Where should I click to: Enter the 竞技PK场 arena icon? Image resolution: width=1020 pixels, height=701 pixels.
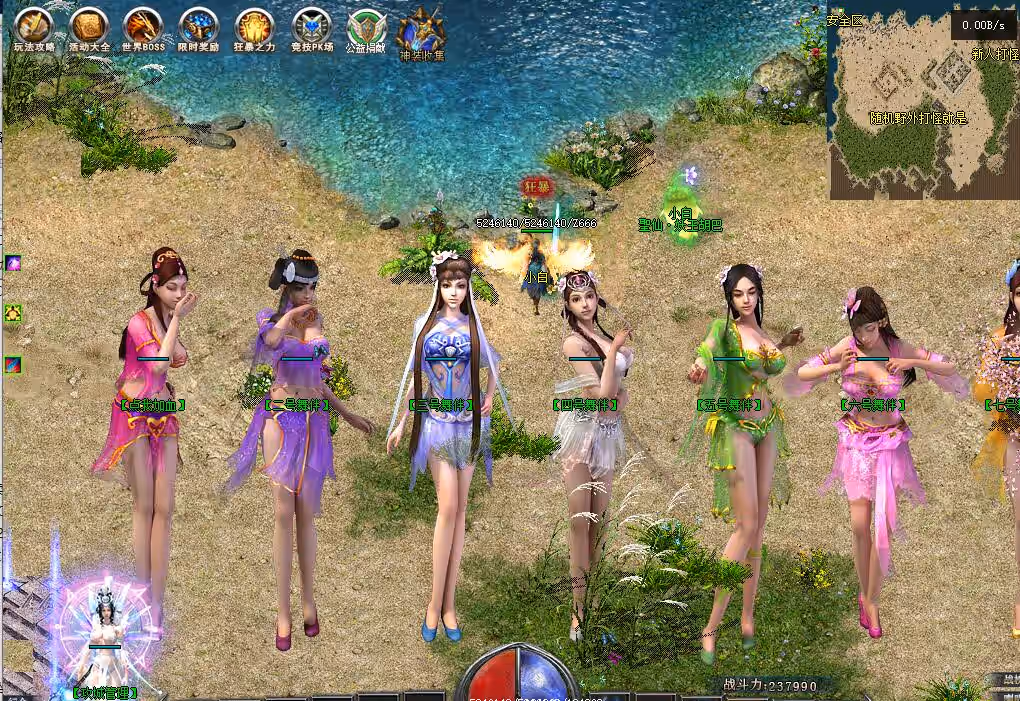click(x=311, y=26)
